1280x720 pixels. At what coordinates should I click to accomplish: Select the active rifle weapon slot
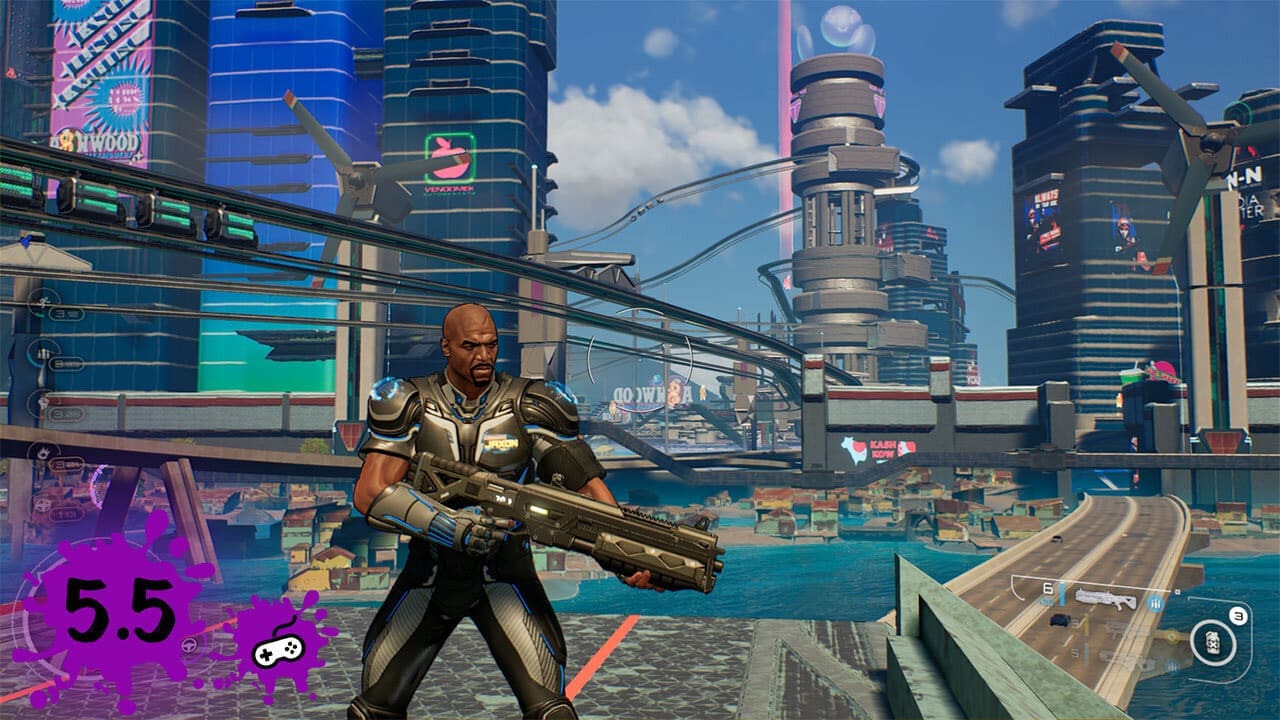1106,599
